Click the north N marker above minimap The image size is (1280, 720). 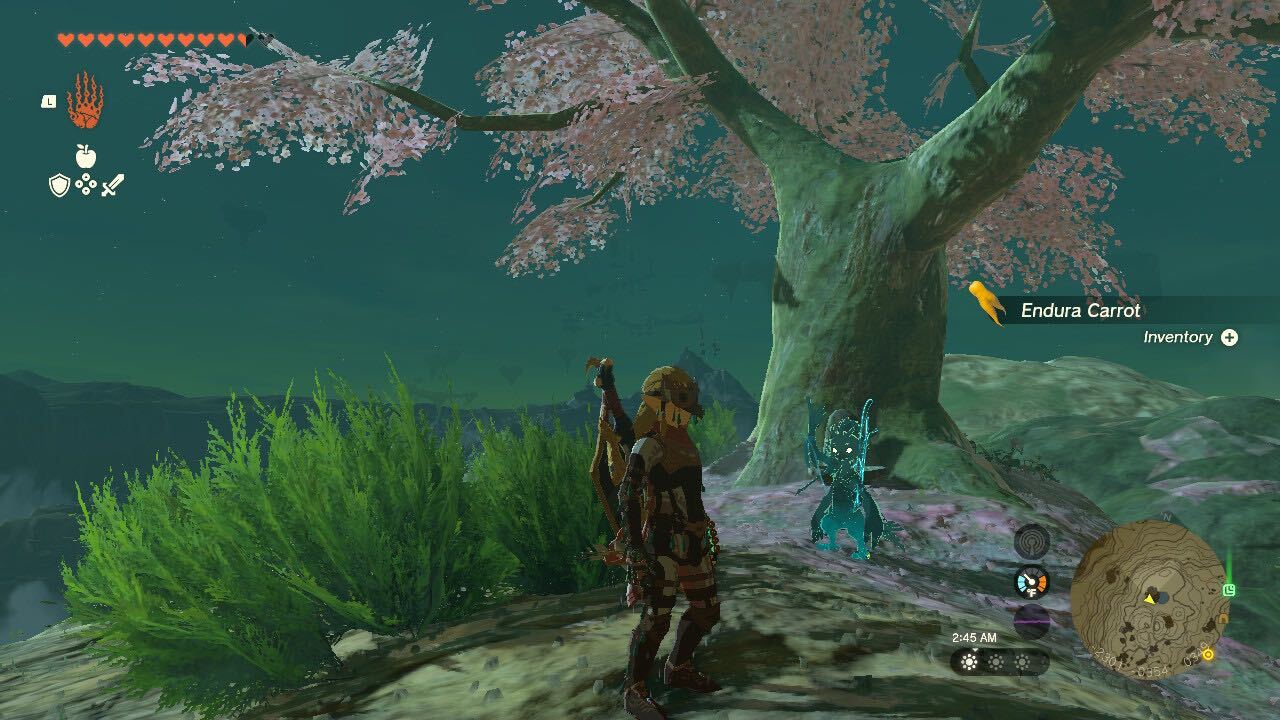click(1166, 517)
